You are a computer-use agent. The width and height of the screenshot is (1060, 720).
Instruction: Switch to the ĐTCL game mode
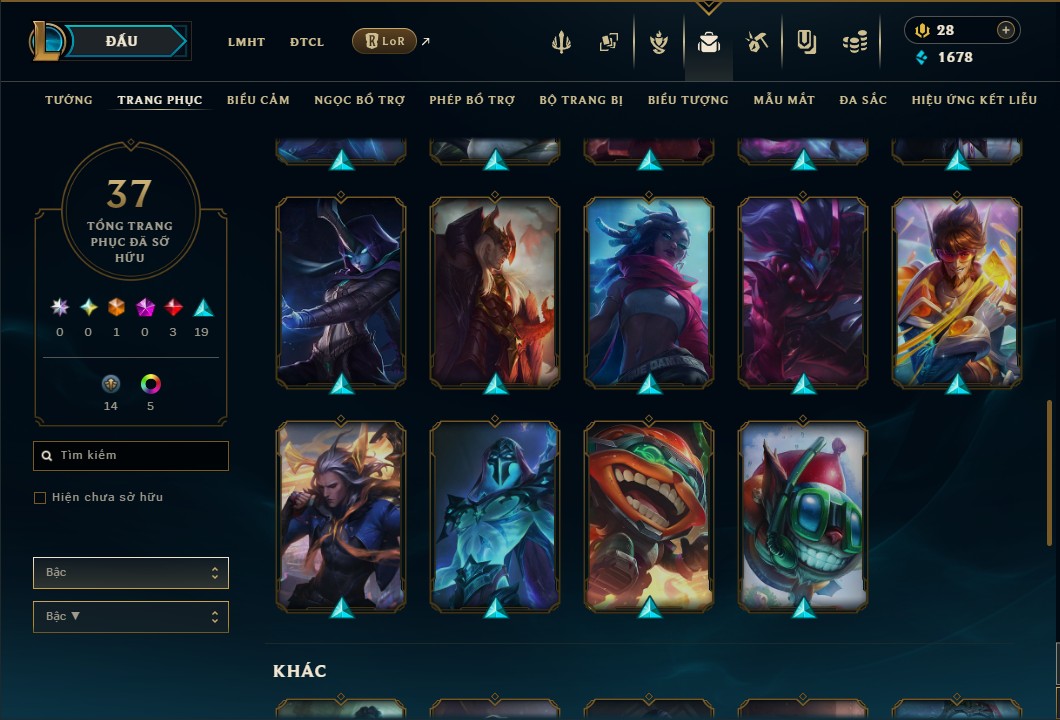(x=307, y=42)
